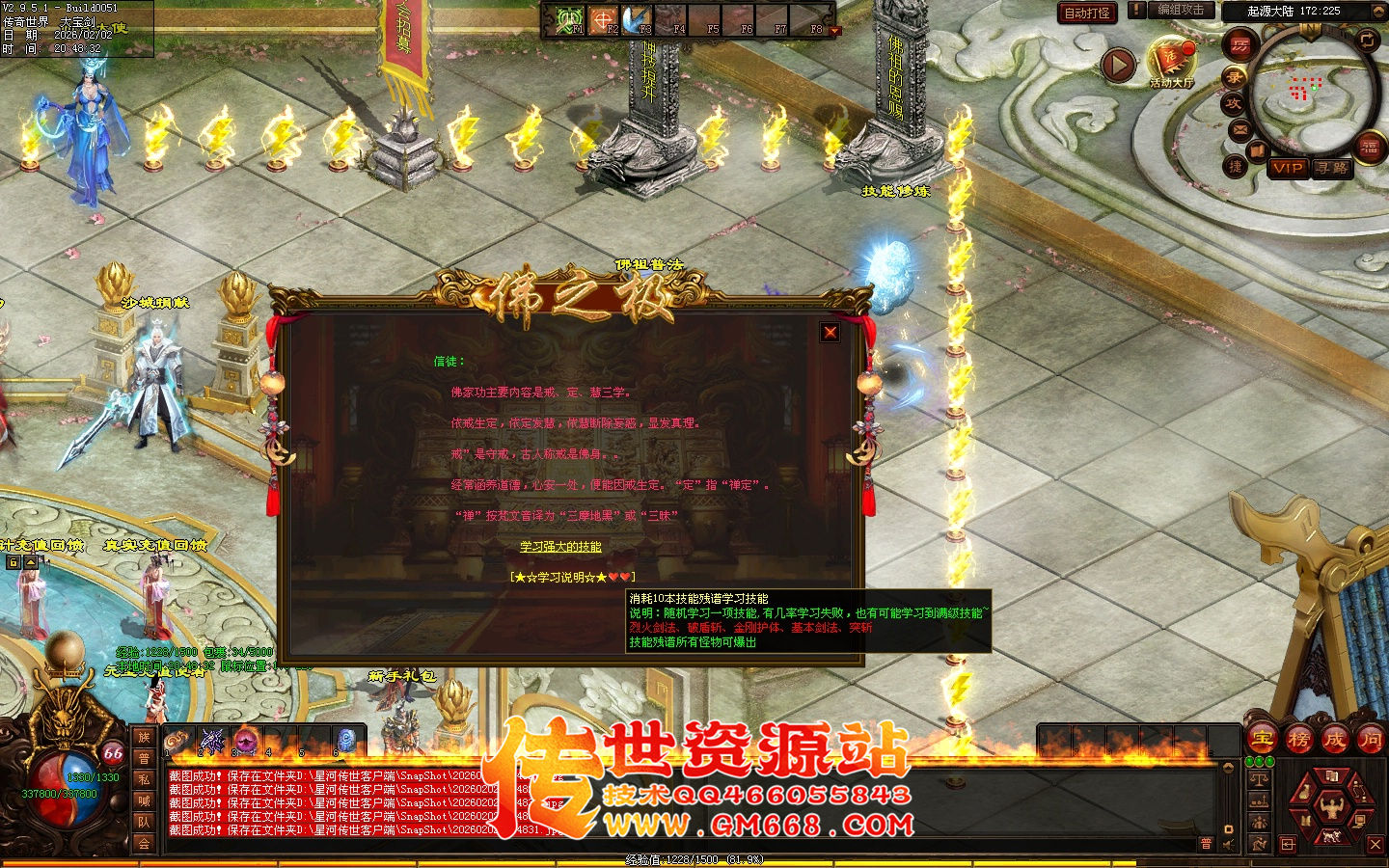The image size is (1389, 868).
Task: Click the round play arrow expander near activity hall
Action: (1118, 64)
